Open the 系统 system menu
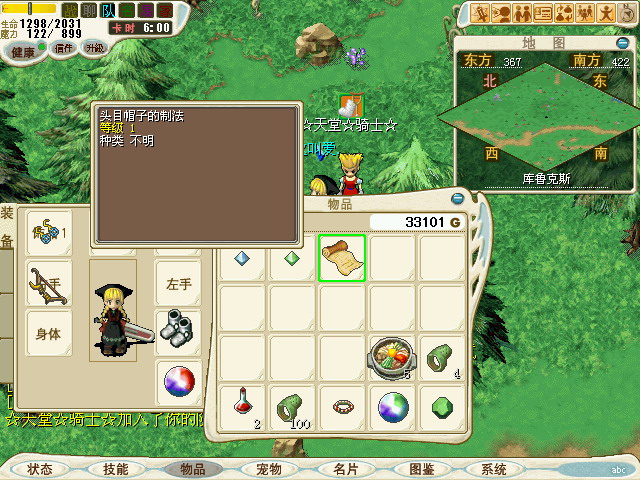Viewport: 640px width, 480px height. [x=494, y=469]
